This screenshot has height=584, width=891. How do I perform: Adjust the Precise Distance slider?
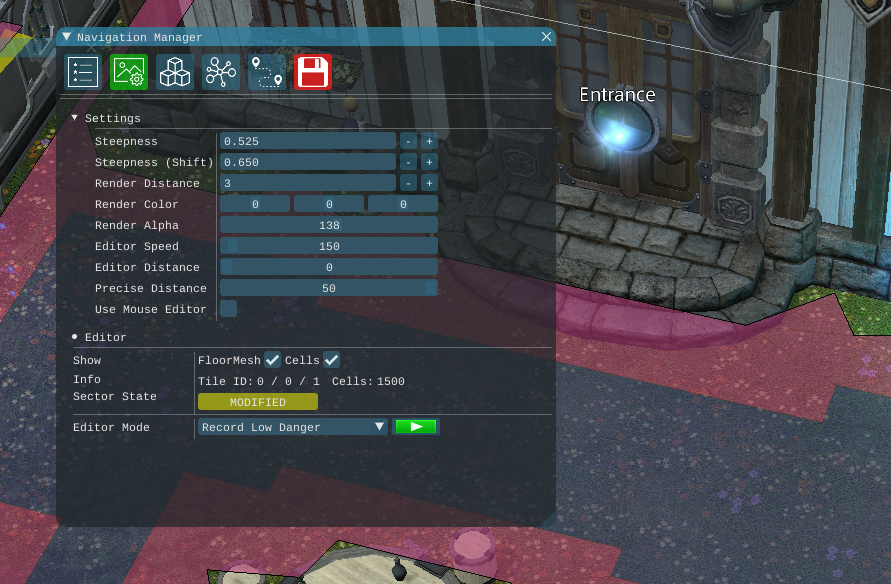pos(329,288)
